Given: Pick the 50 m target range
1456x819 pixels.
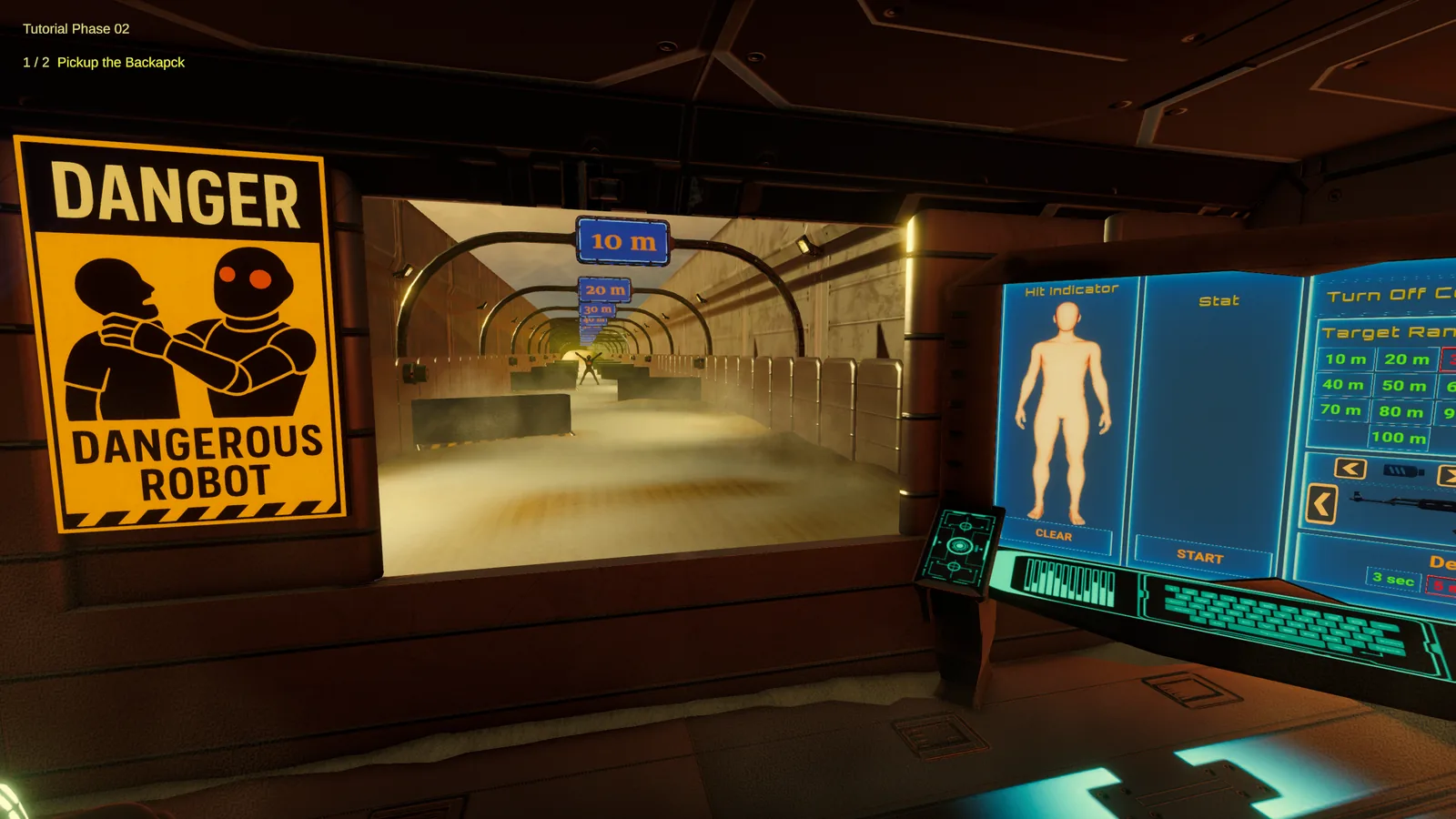Looking at the screenshot, I should tap(1403, 387).
